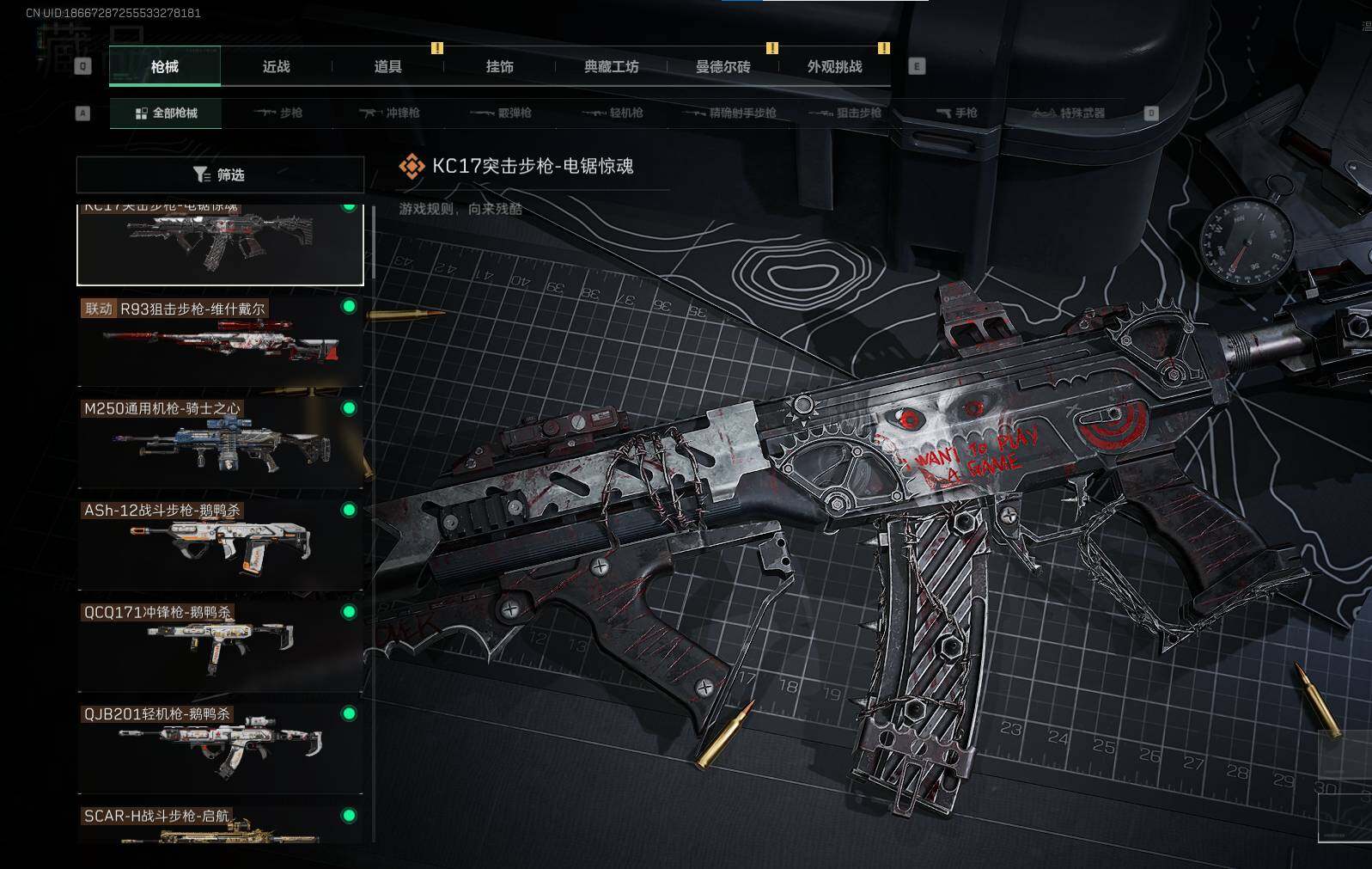Viewport: 1372px width, 869px height.
Task: Select the R93狙击步枪-维什戴尔 skin
Action: coord(220,342)
